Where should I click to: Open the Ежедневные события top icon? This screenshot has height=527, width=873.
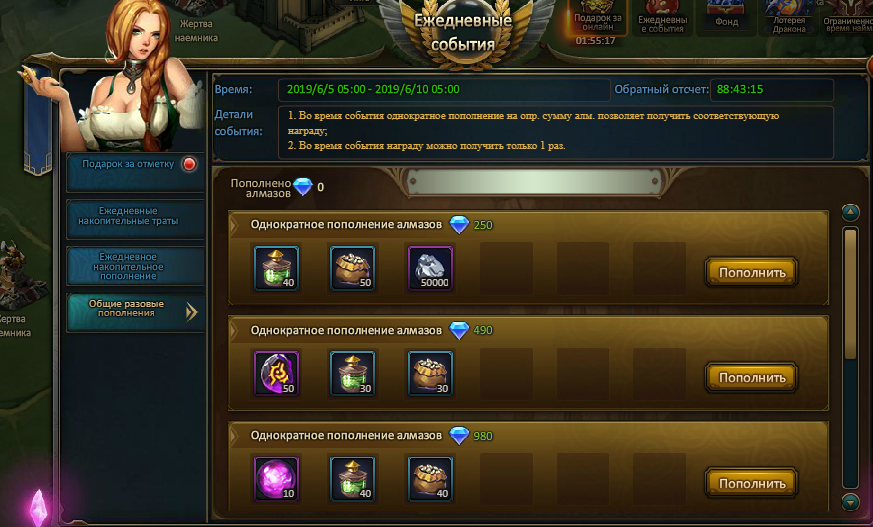coord(662,15)
